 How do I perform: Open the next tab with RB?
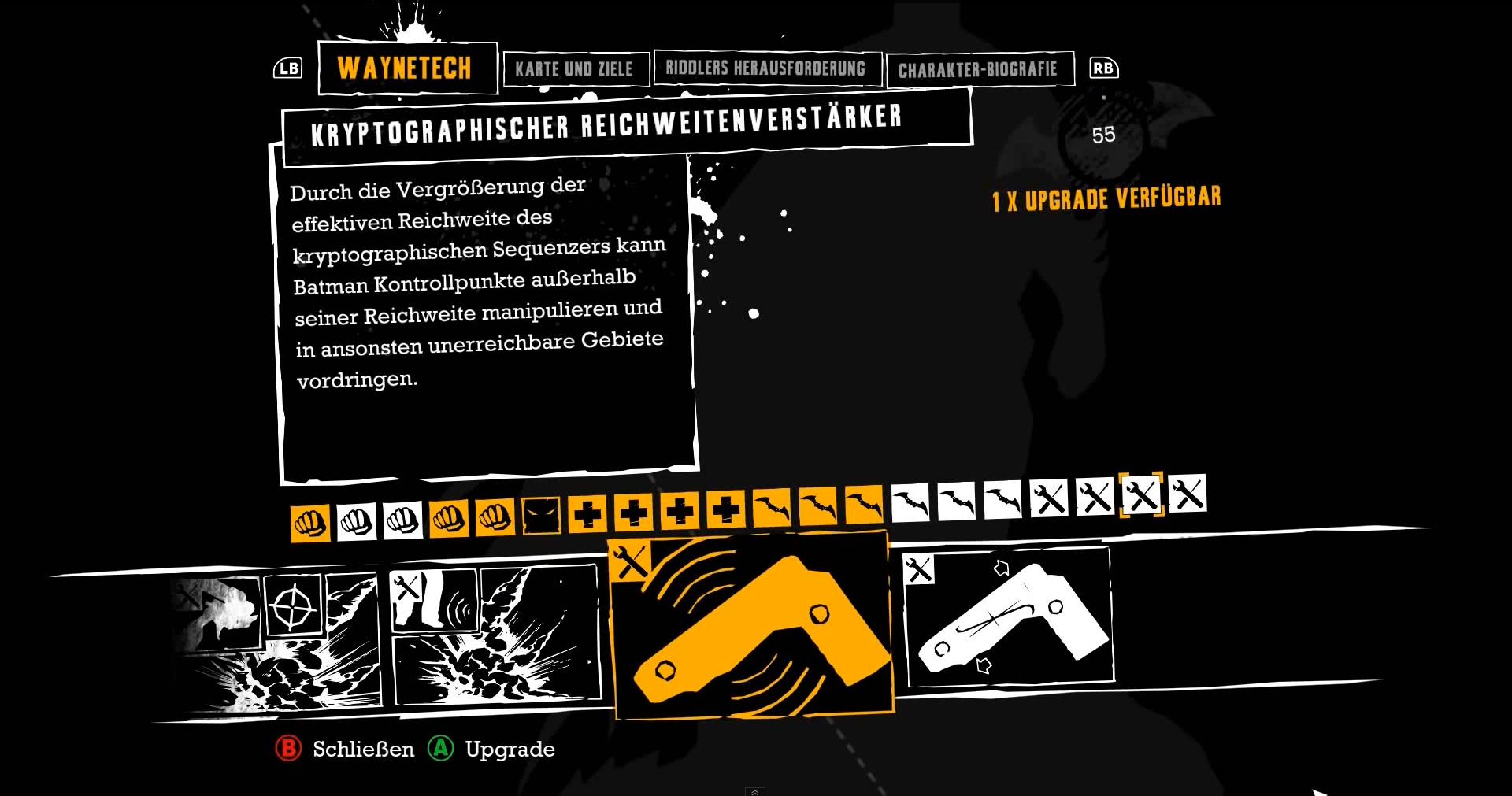(1102, 68)
